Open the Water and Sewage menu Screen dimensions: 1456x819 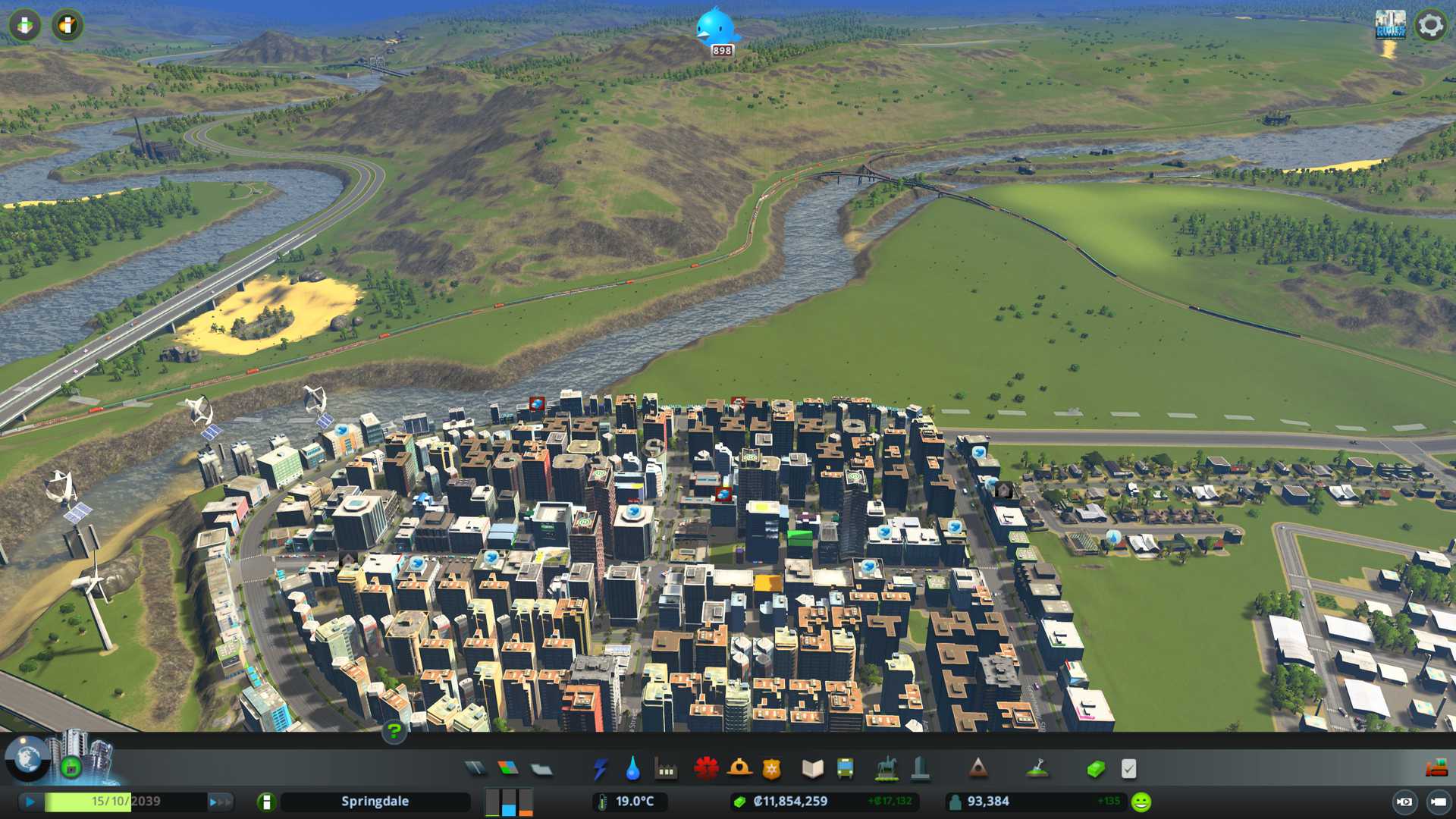click(x=632, y=769)
